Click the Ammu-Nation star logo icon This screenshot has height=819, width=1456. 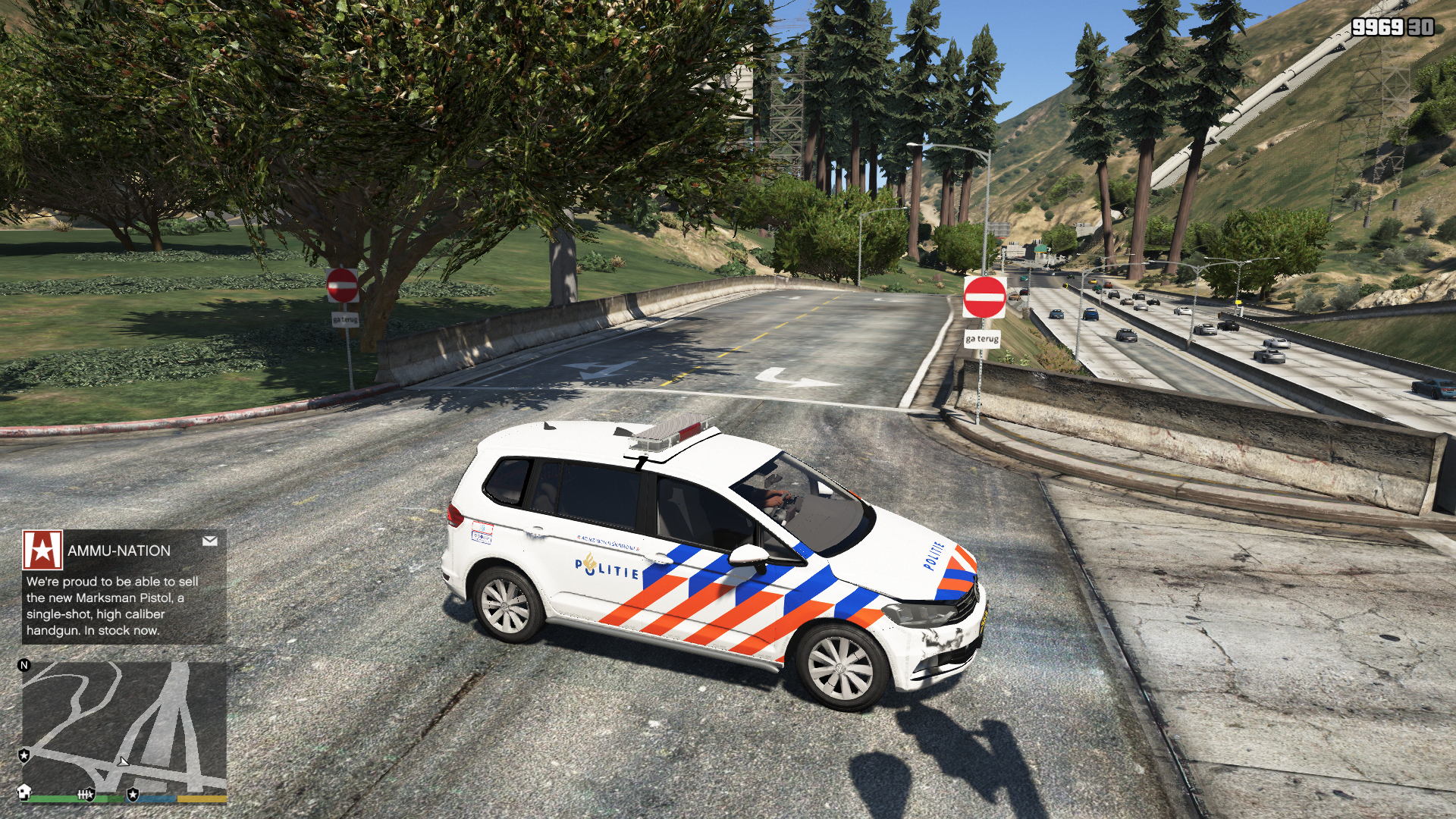(42, 550)
